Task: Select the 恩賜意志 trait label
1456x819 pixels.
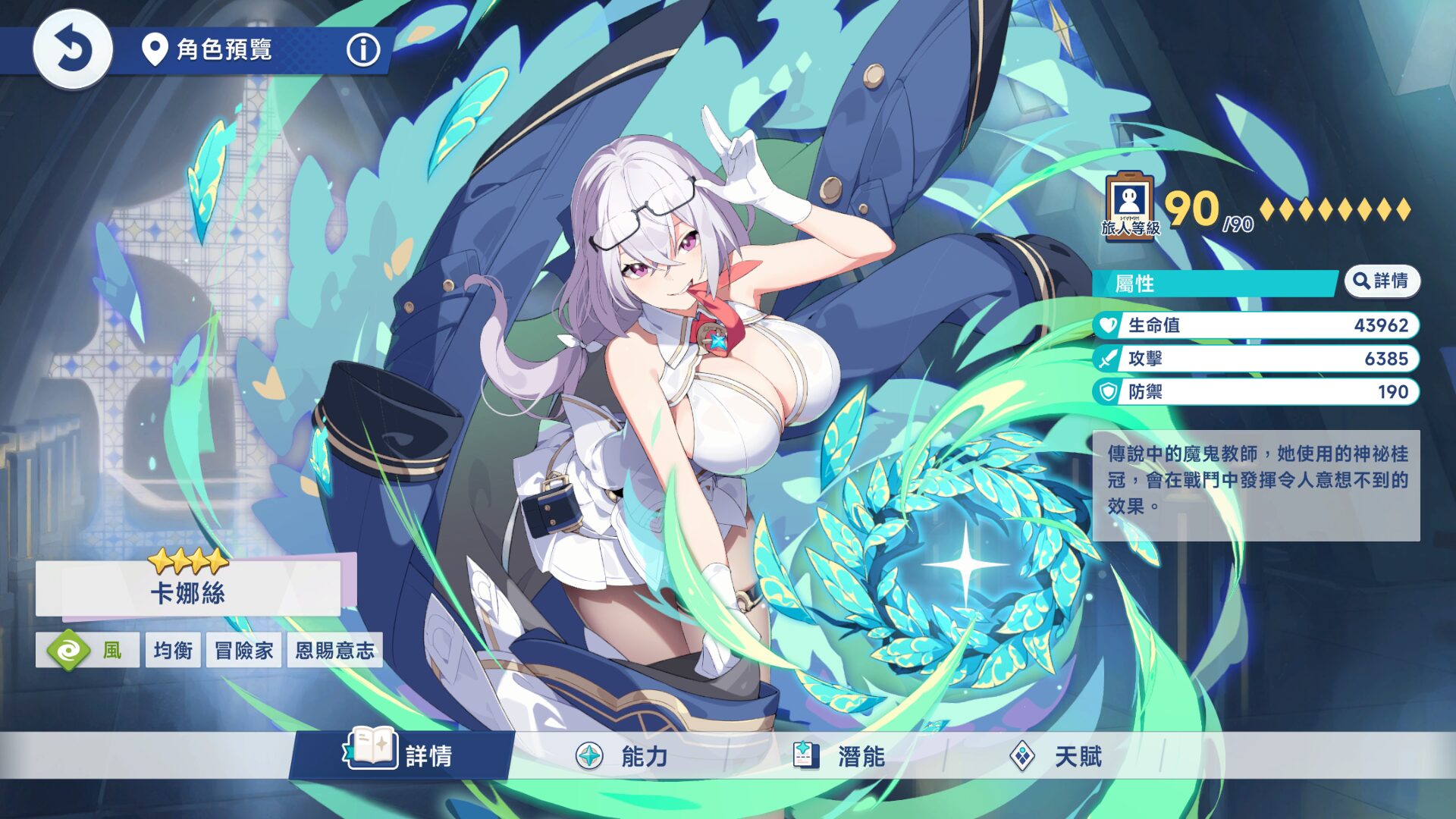Action: (x=334, y=650)
